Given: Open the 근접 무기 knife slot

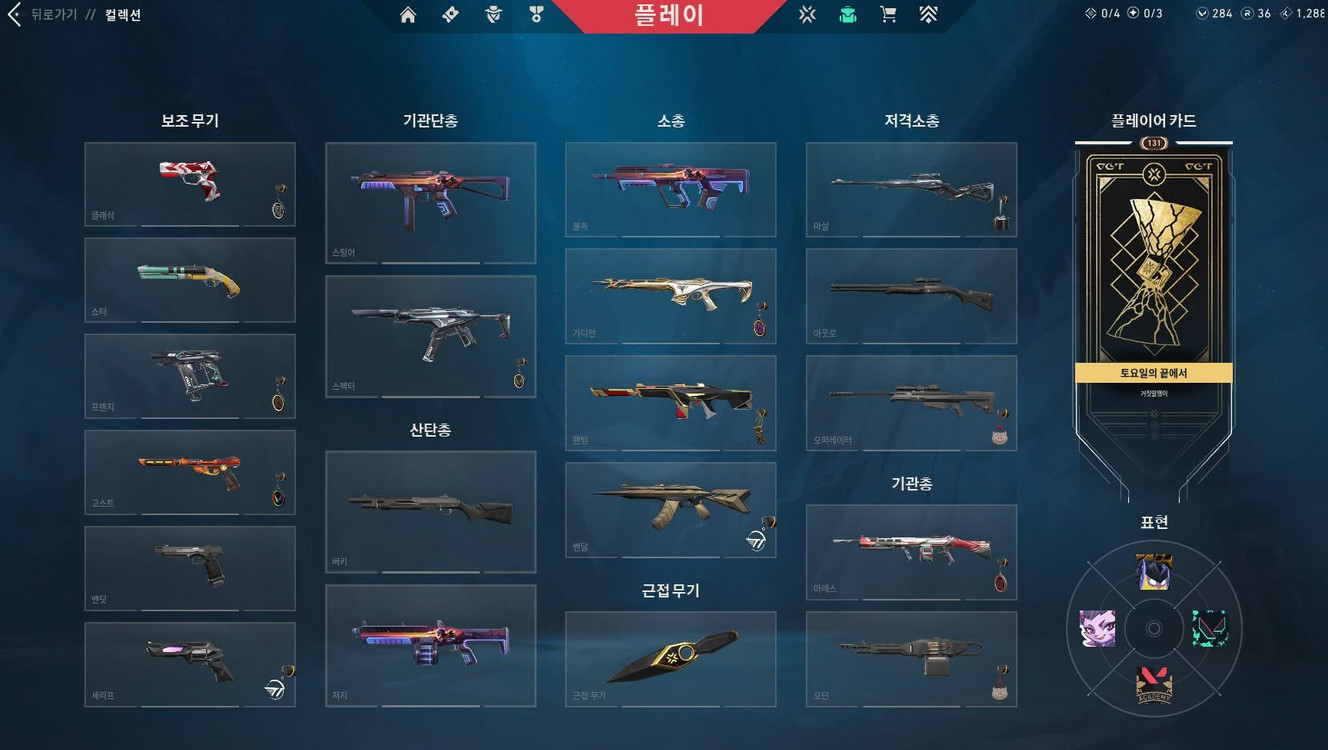Looking at the screenshot, I should 670,659.
